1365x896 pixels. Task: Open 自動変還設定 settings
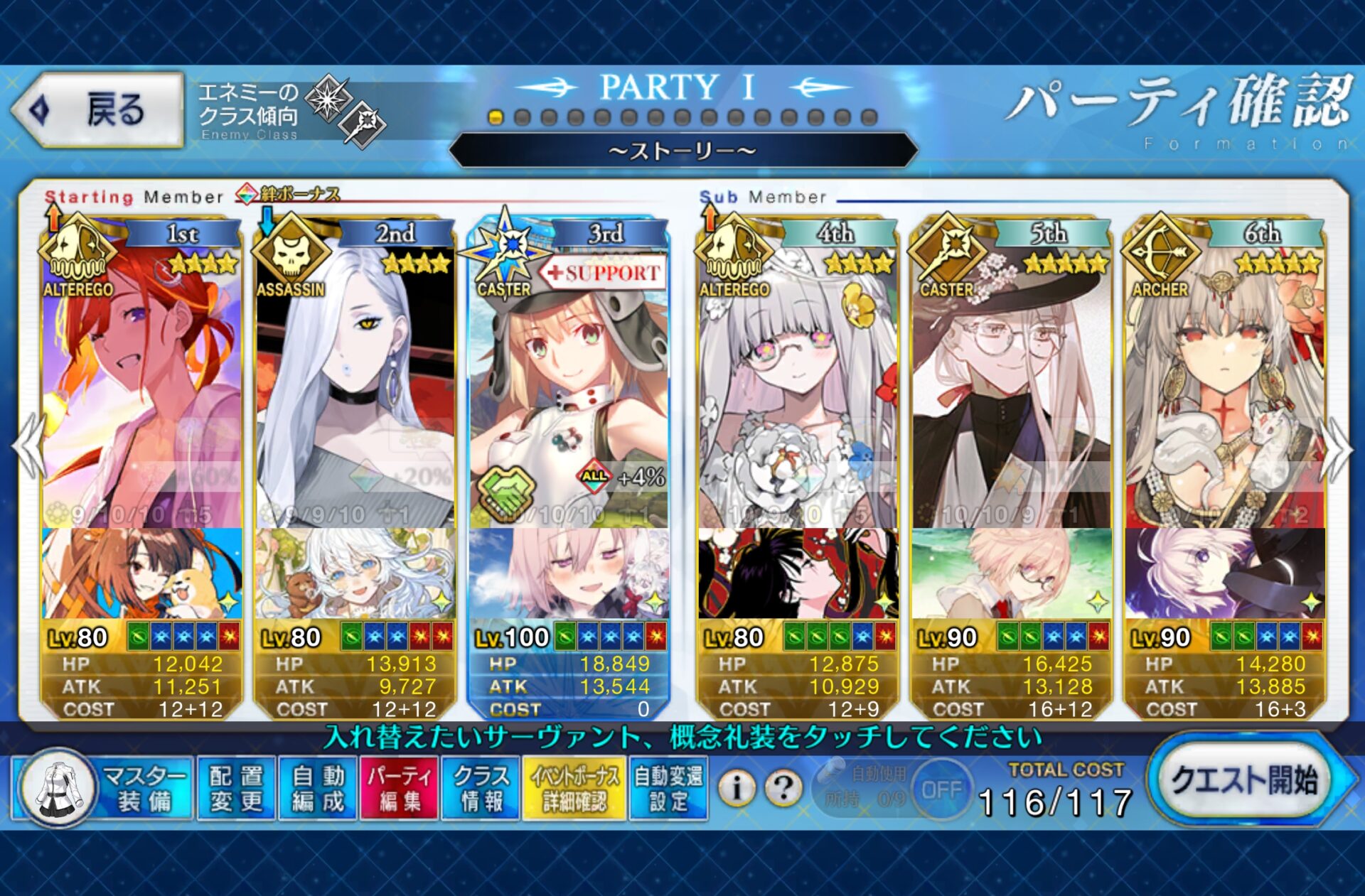click(x=668, y=789)
